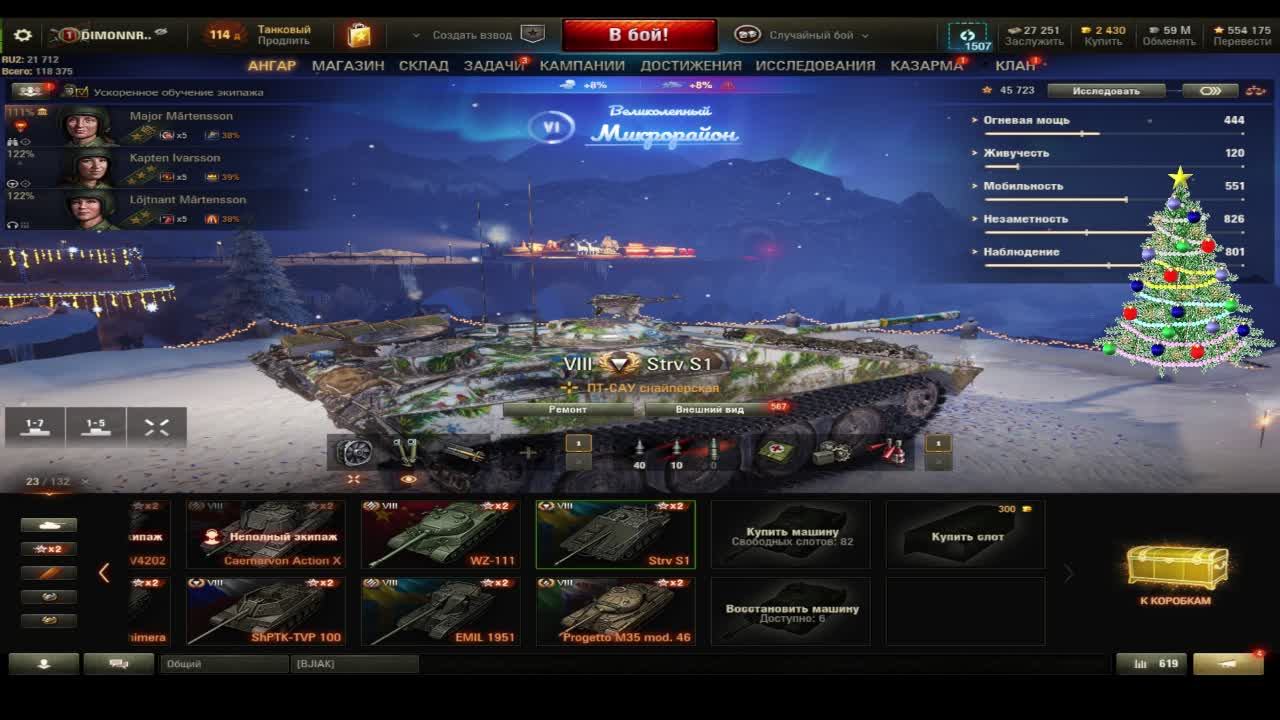Pick the ShPTK-TVP 100 tank
Viewport: 1280px width, 720px height.
[265, 611]
